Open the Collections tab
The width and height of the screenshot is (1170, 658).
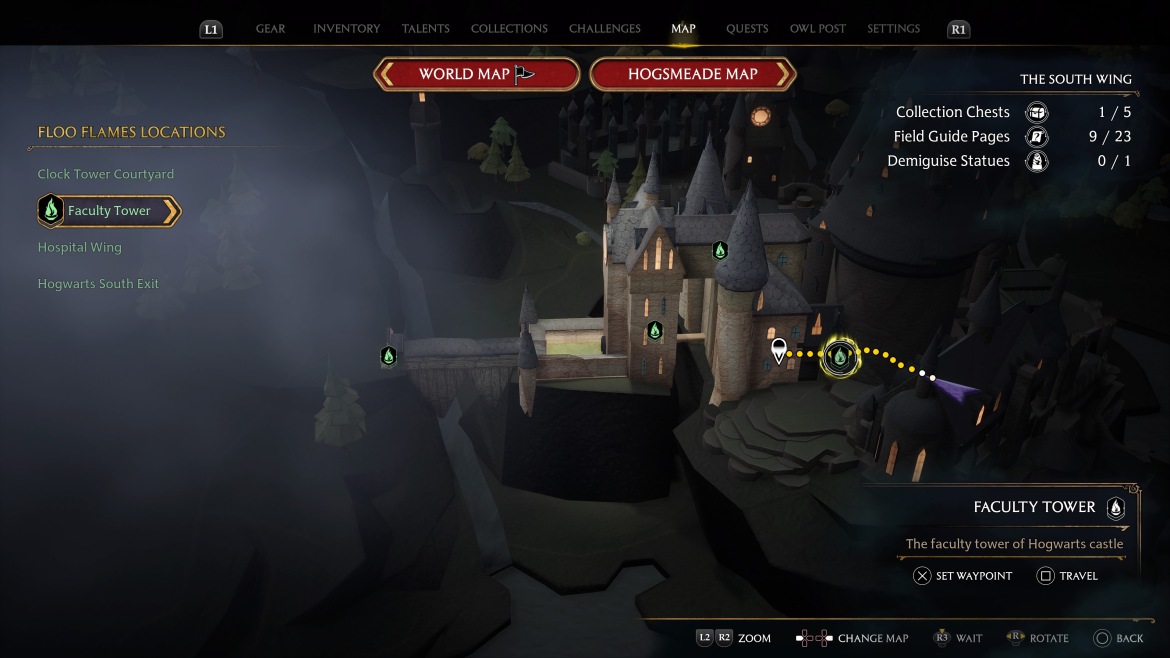(x=509, y=29)
